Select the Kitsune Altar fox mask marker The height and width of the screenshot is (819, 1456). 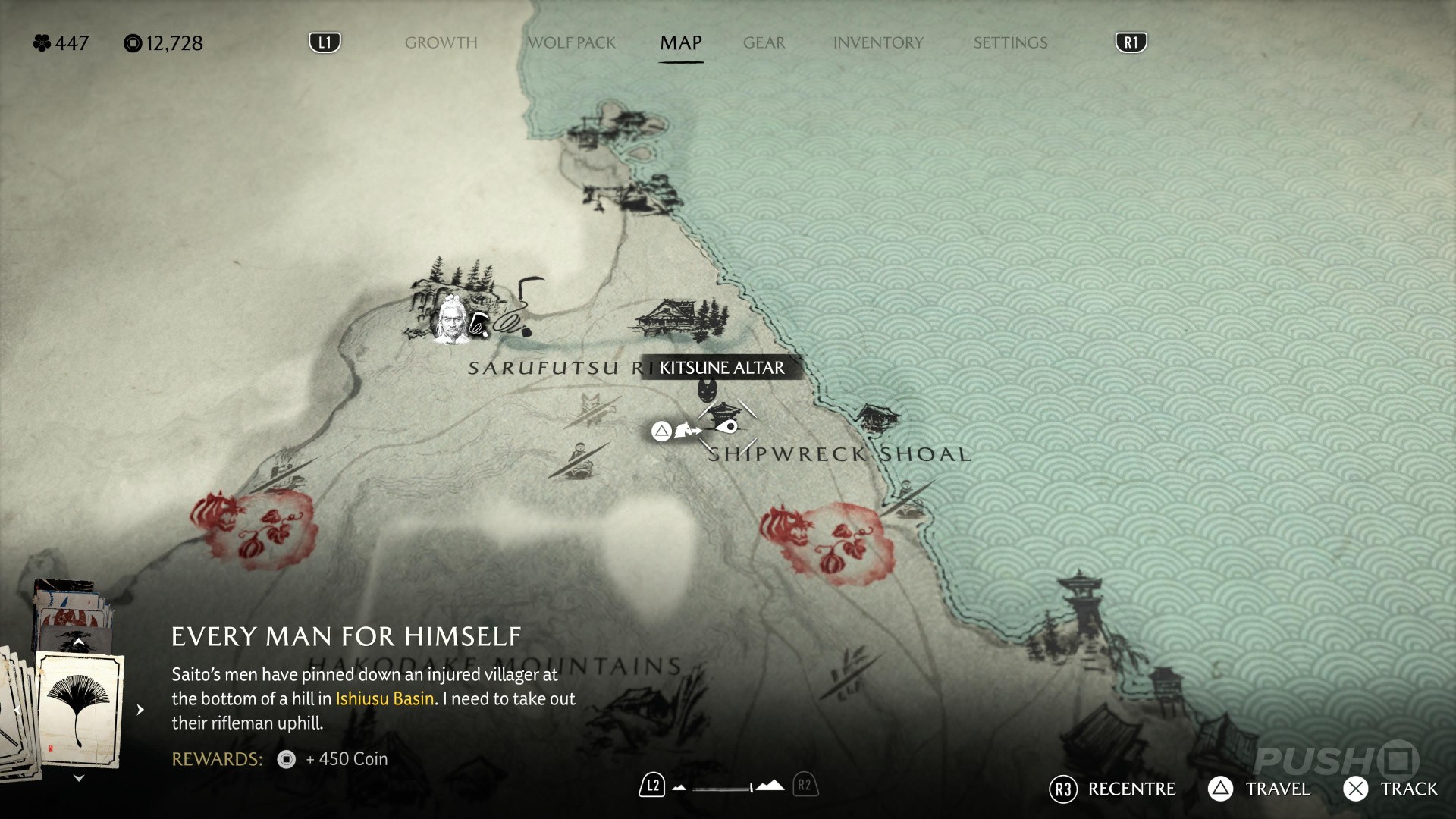point(708,390)
